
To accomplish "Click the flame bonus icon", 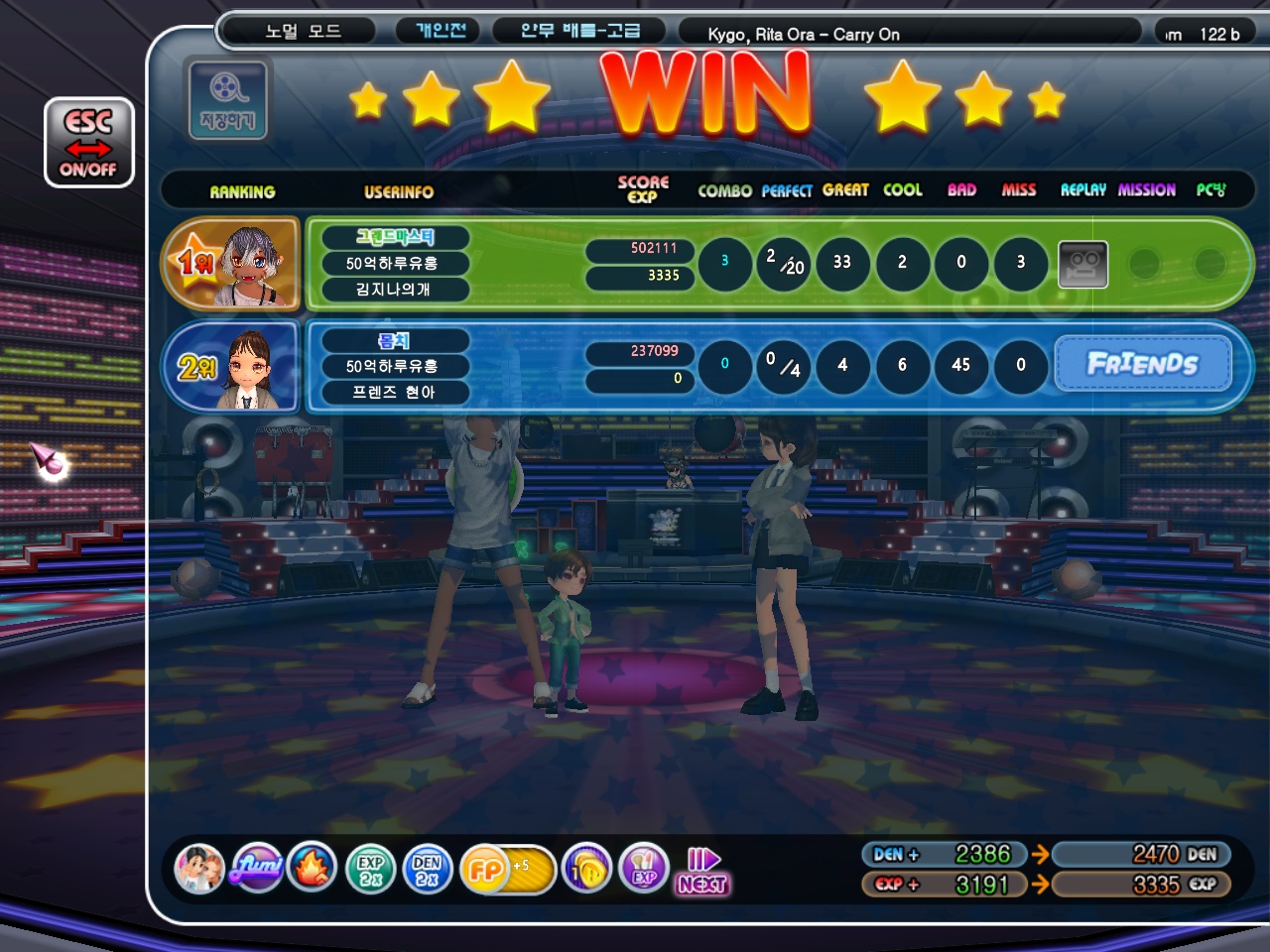I will pyautogui.click(x=313, y=870).
